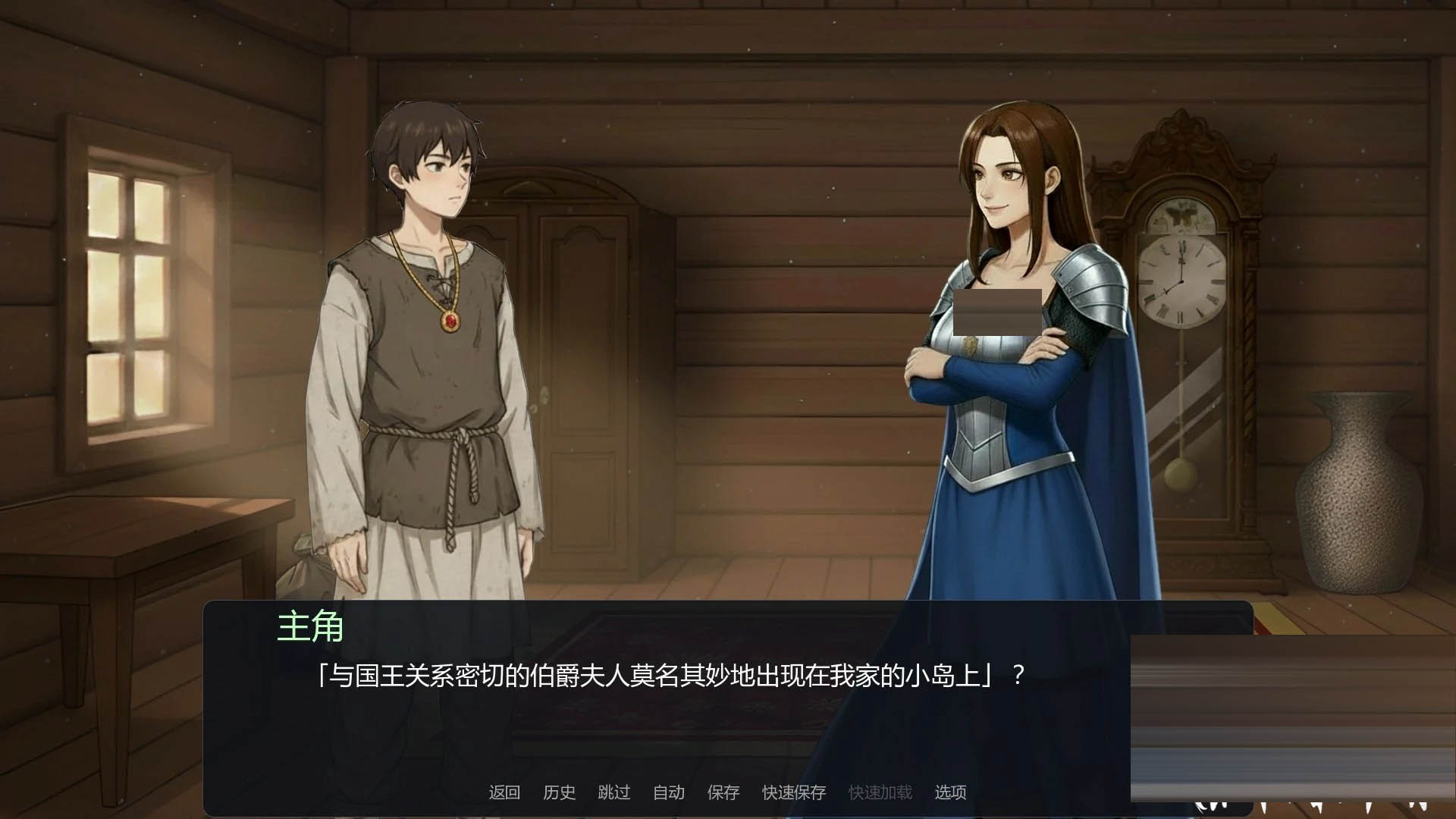
Task: Toggle 自动 auto-advance reading mode
Action: click(x=667, y=792)
